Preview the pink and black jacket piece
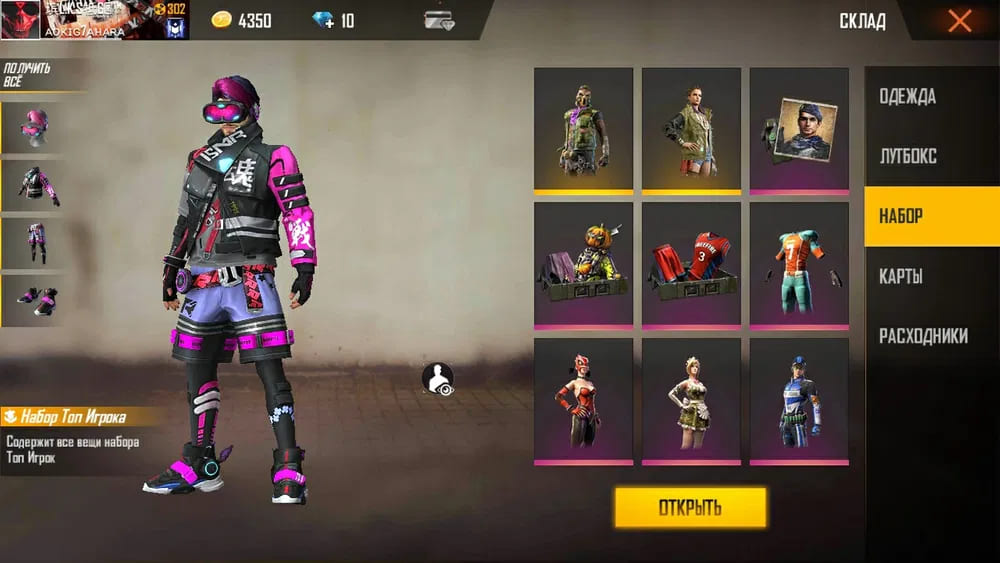This screenshot has width=1000, height=563. pyautogui.click(x=33, y=183)
